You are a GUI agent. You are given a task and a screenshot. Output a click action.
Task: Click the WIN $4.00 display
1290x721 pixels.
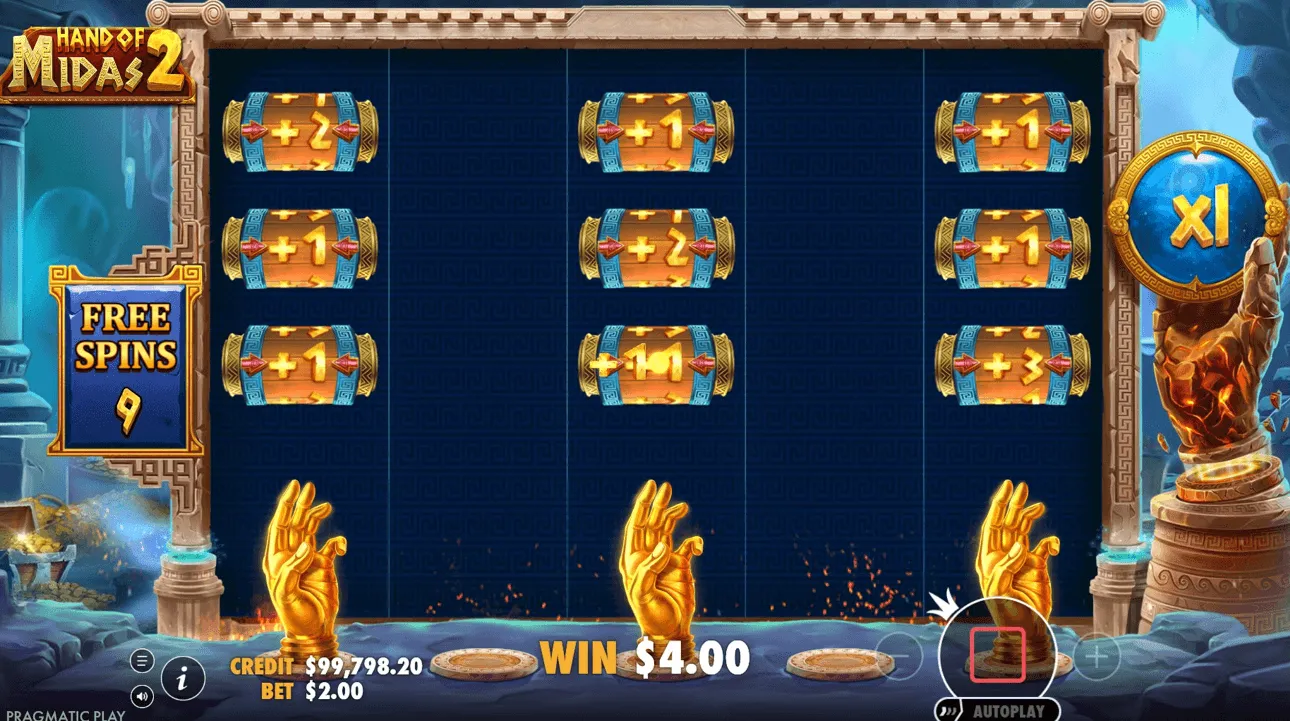click(x=645, y=657)
